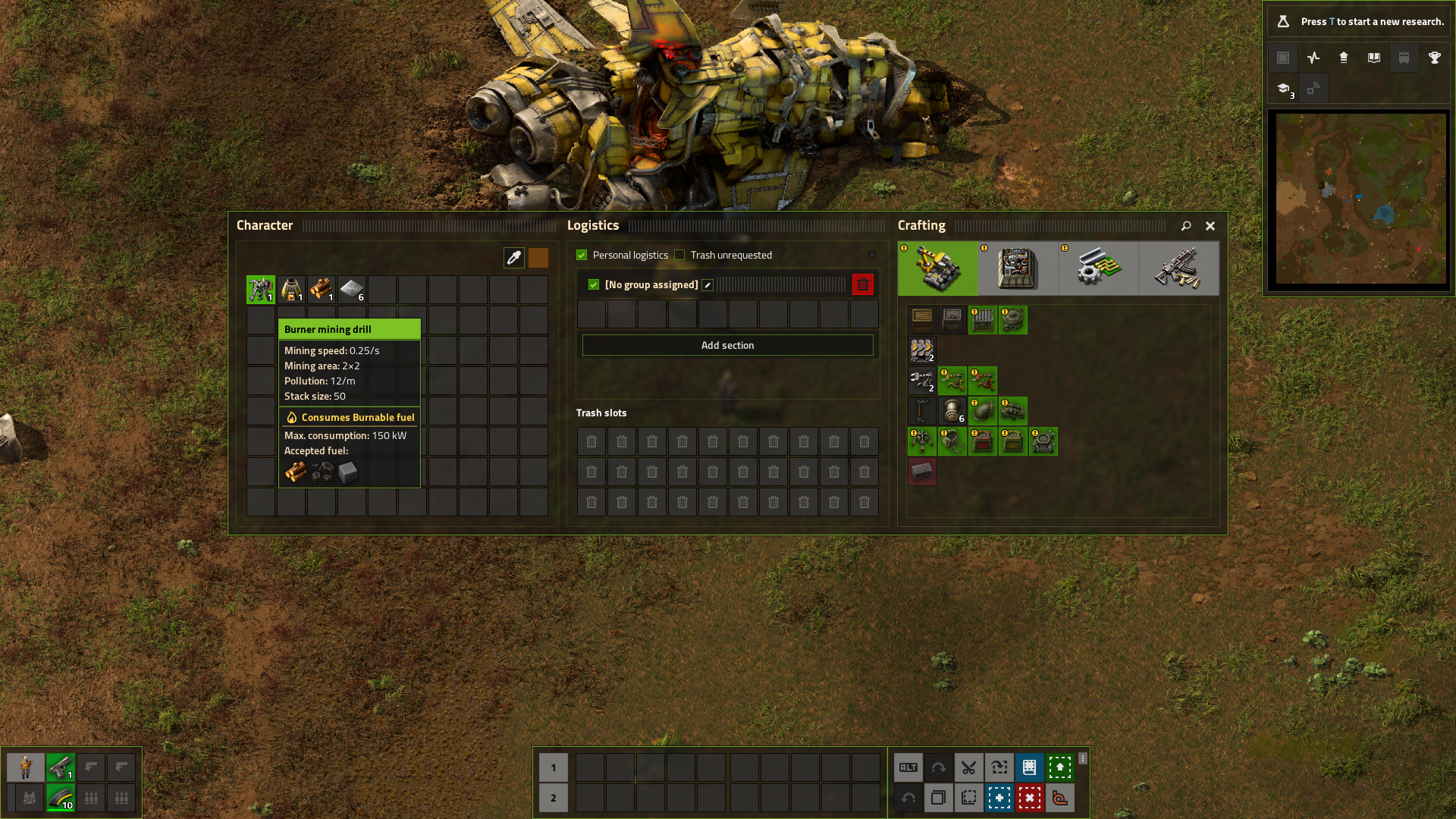
Task: Close the character window
Action: point(1210,226)
